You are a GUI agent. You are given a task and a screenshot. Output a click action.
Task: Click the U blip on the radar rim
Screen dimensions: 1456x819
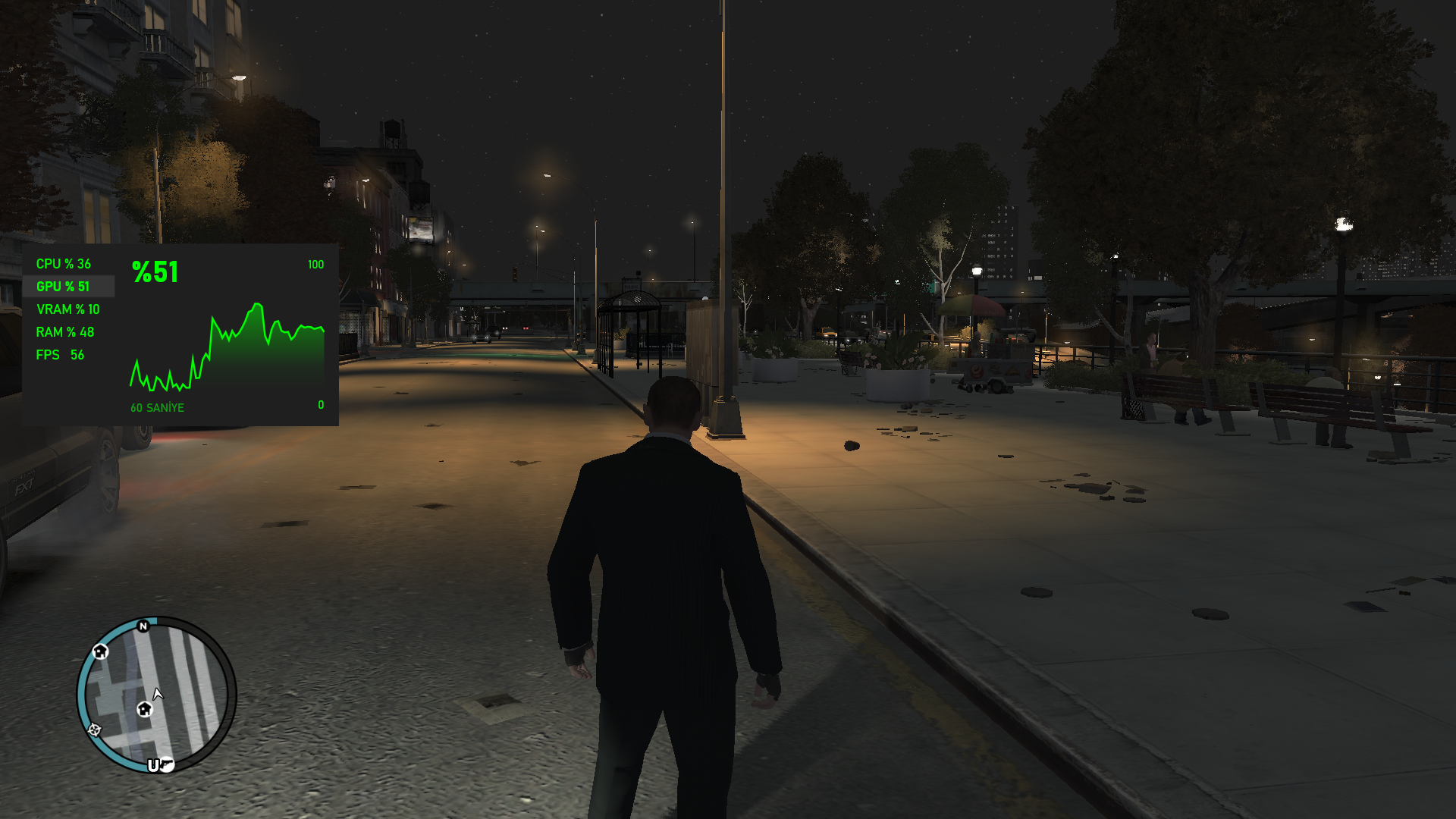[154, 765]
